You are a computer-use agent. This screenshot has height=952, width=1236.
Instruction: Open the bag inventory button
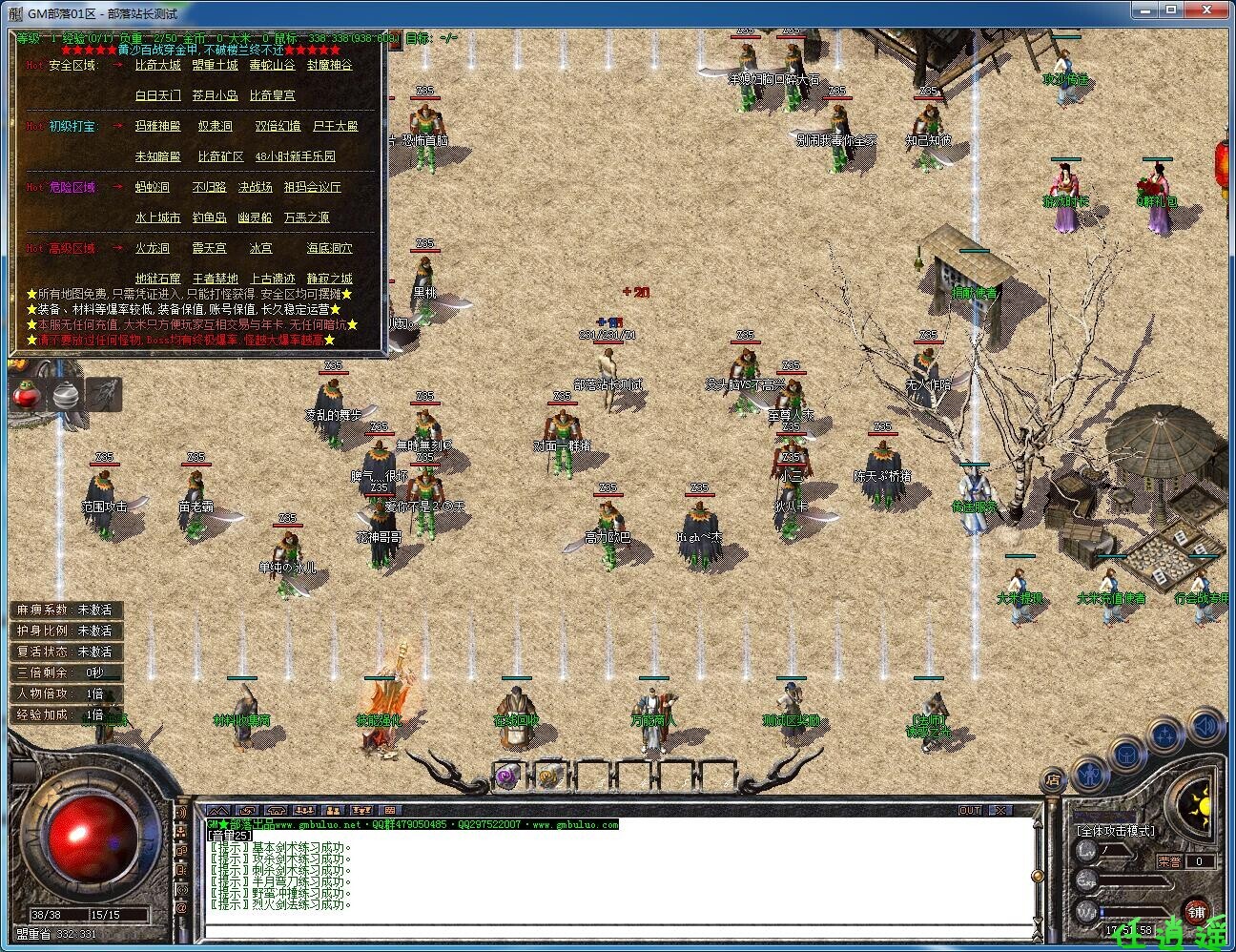[1126, 755]
